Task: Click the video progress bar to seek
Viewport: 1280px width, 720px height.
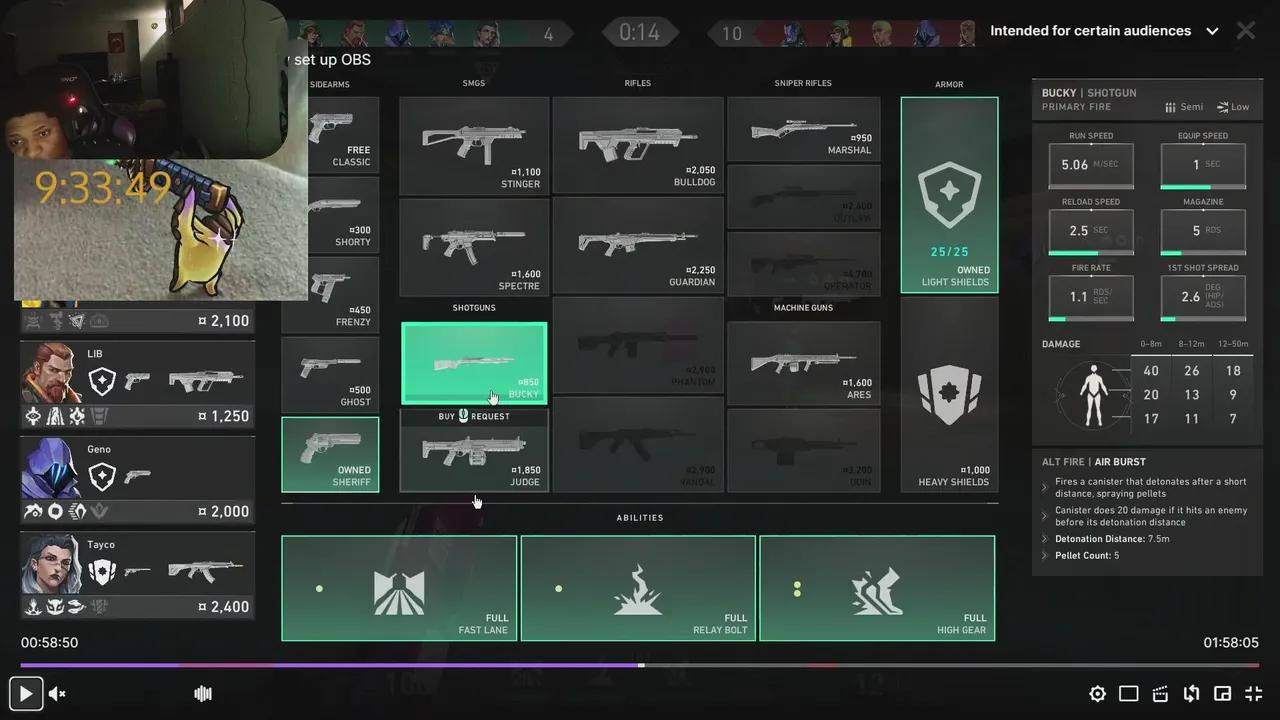Action: (x=640, y=665)
